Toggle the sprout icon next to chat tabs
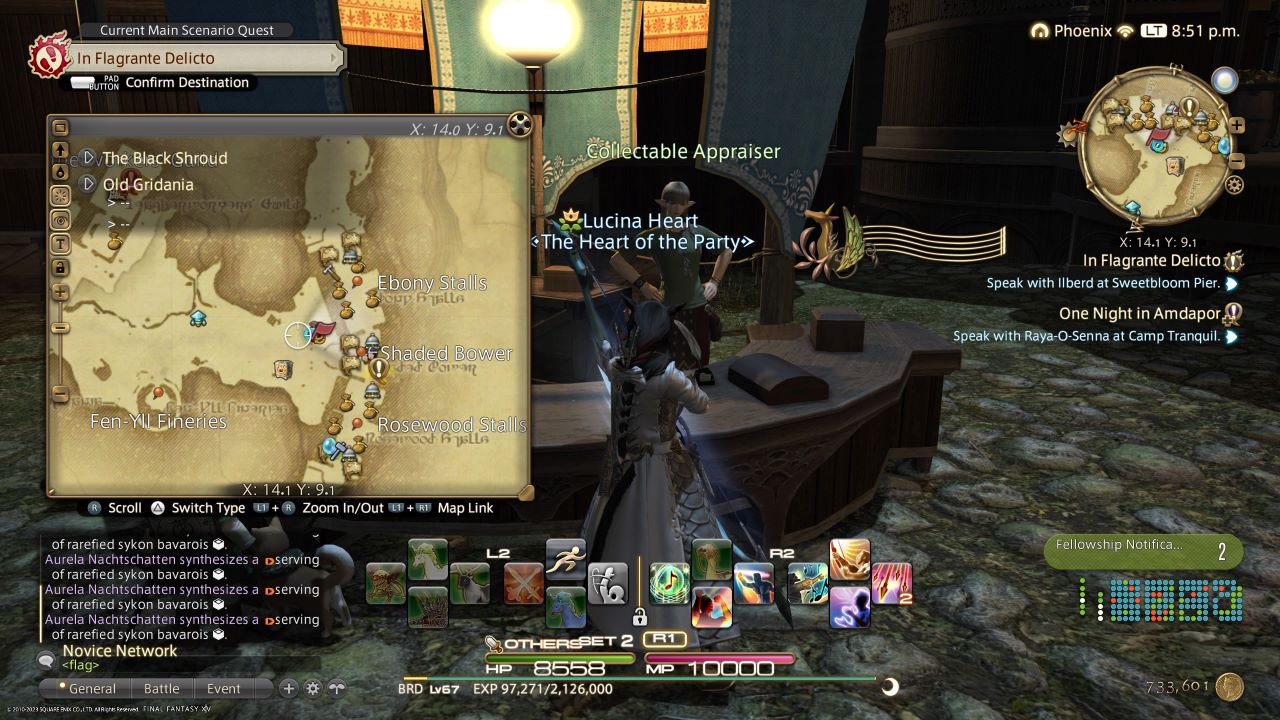 click(x=335, y=689)
